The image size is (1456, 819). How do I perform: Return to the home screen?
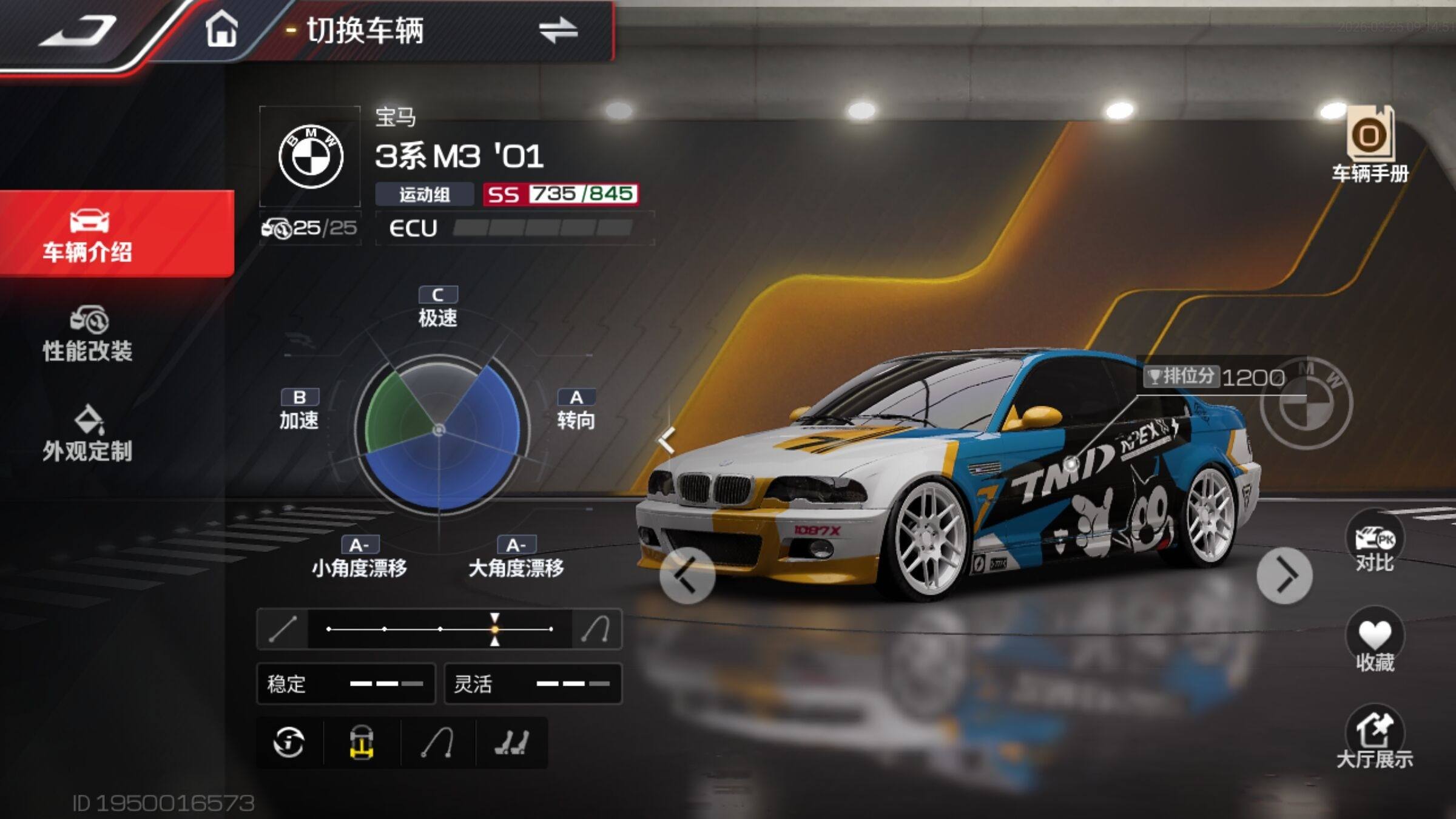click(221, 29)
